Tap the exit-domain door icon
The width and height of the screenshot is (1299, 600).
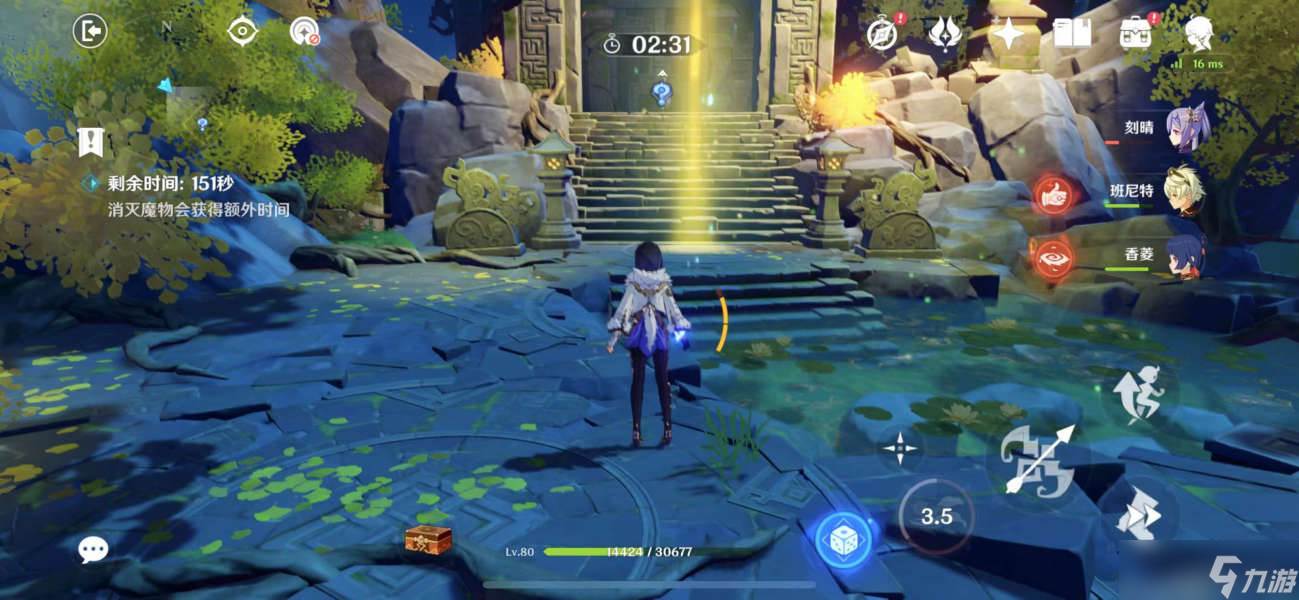coord(90,32)
